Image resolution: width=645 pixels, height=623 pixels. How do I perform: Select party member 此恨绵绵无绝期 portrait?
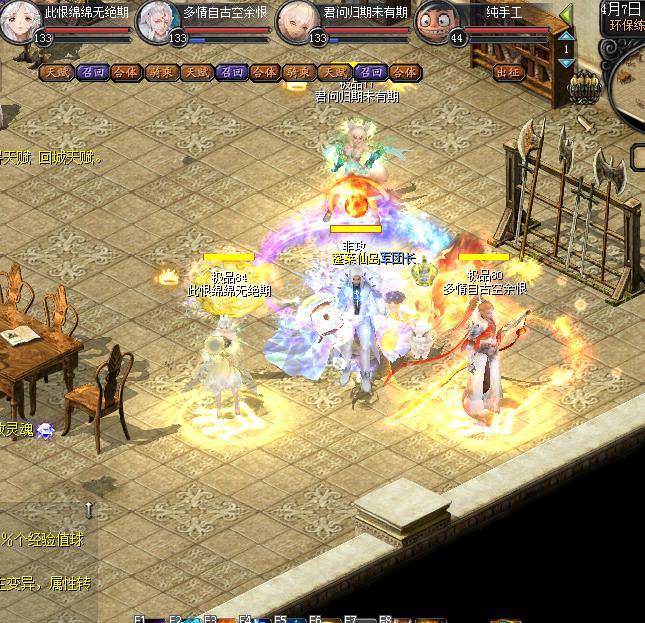point(17,21)
